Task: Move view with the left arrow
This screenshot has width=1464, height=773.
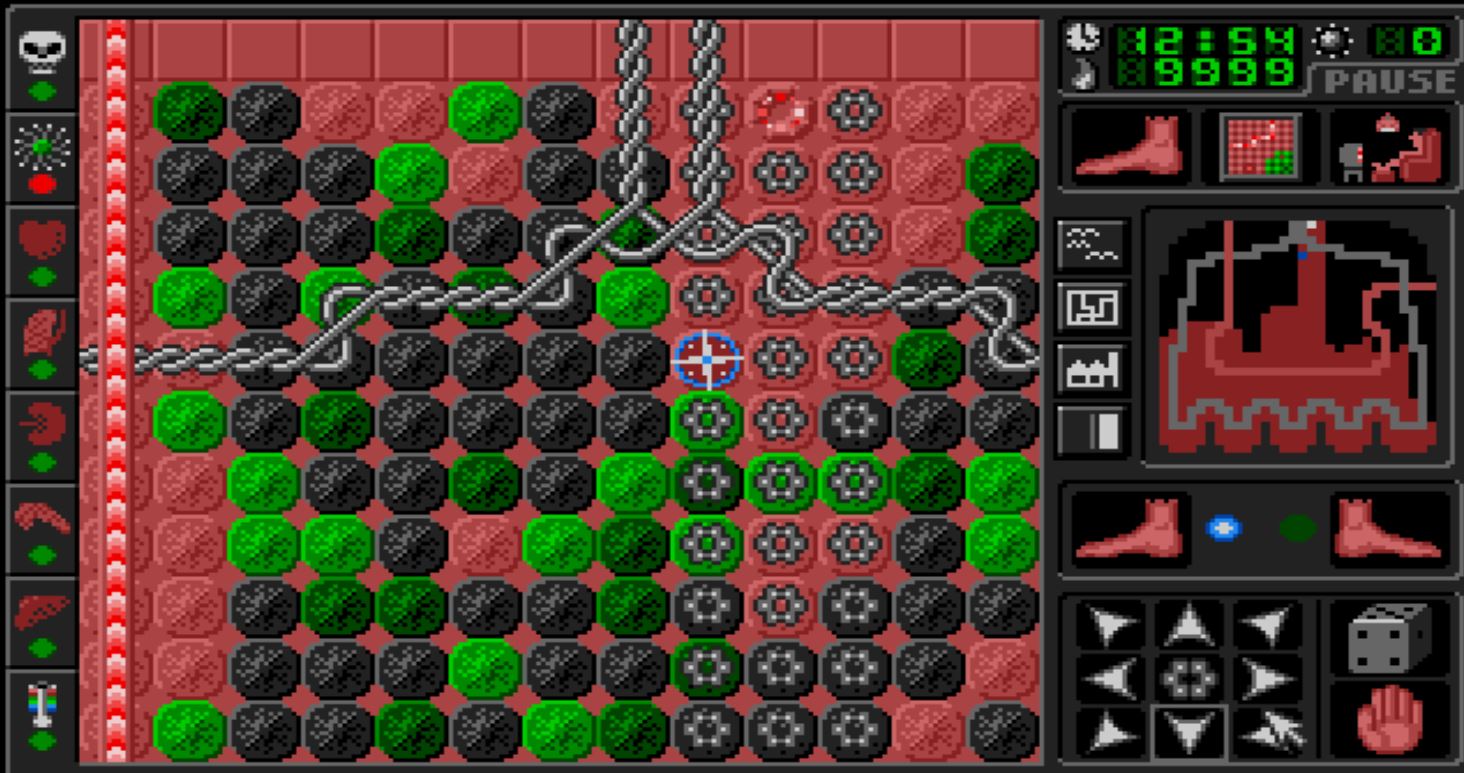Action: click(1111, 680)
